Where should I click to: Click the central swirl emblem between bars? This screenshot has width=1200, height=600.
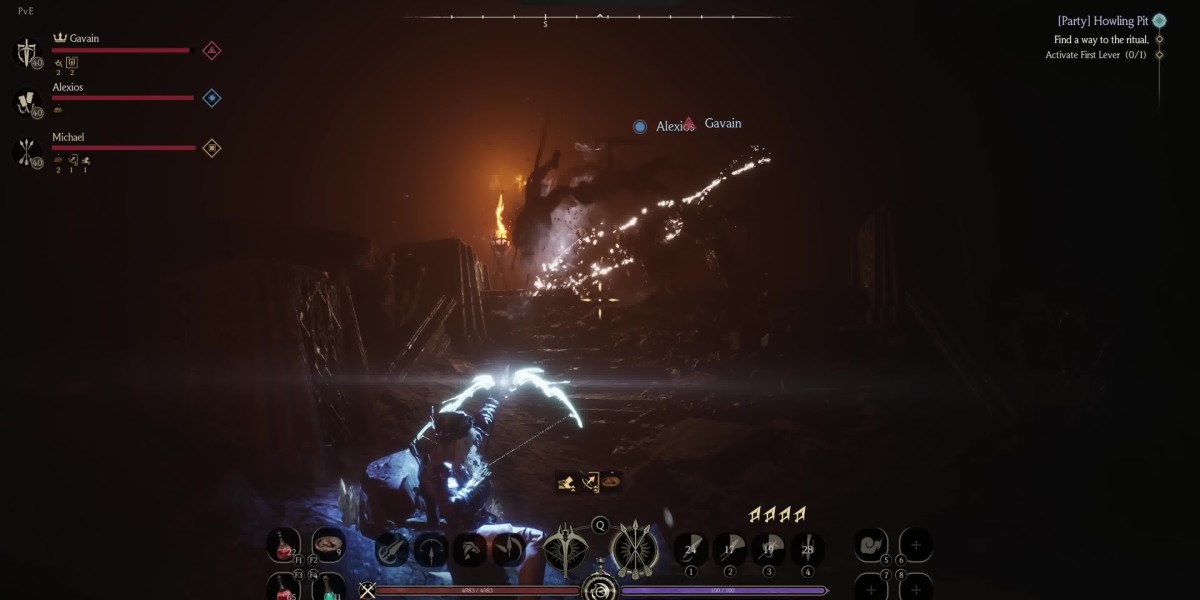(600, 590)
